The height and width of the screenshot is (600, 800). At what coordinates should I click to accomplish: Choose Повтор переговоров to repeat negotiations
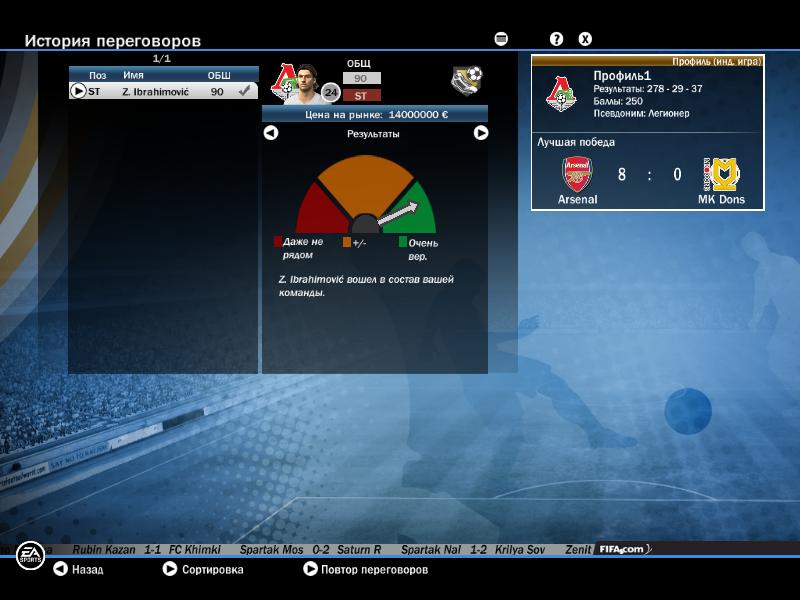[x=365, y=570]
